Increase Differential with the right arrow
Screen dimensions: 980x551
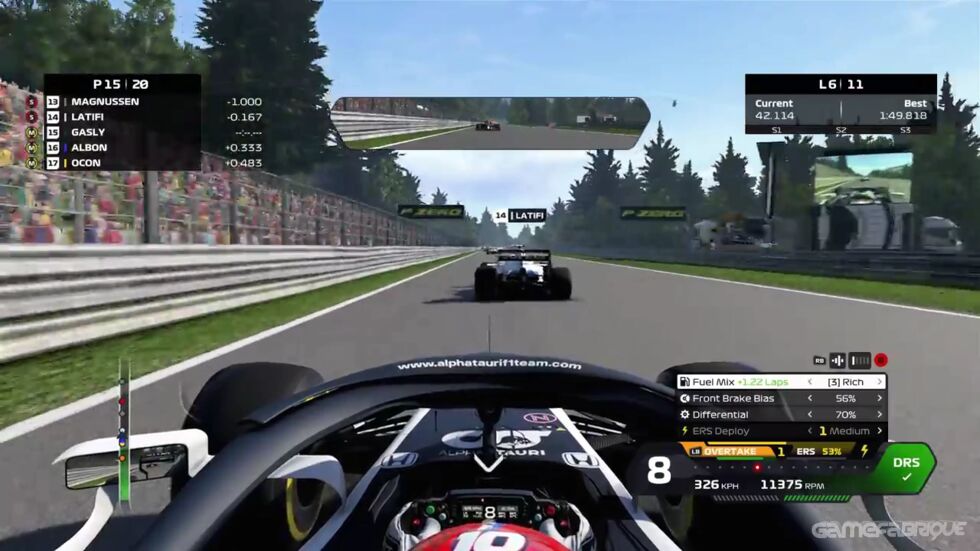click(880, 414)
